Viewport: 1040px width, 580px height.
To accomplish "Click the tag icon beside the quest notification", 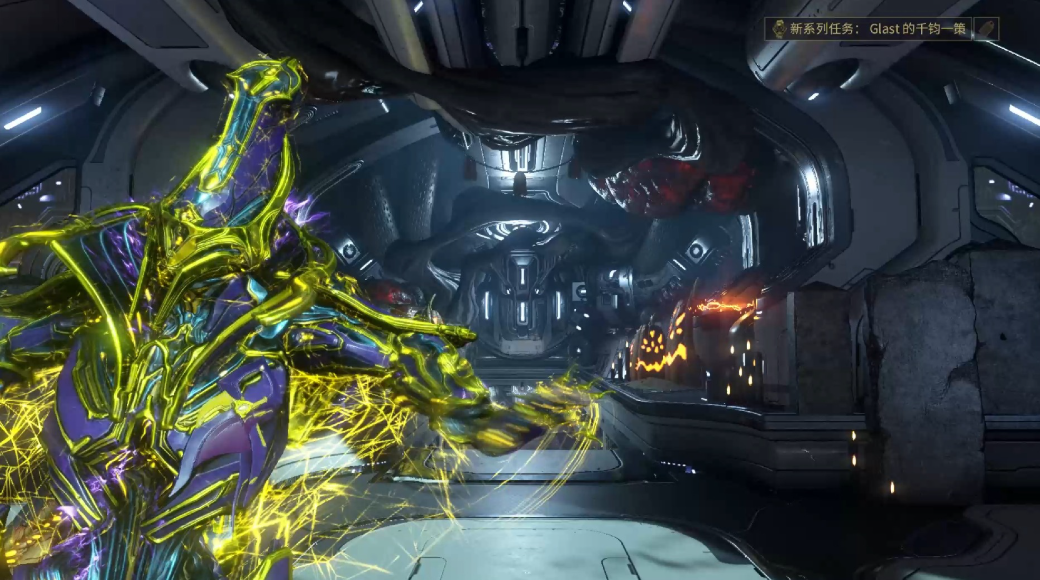I will [x=986, y=29].
